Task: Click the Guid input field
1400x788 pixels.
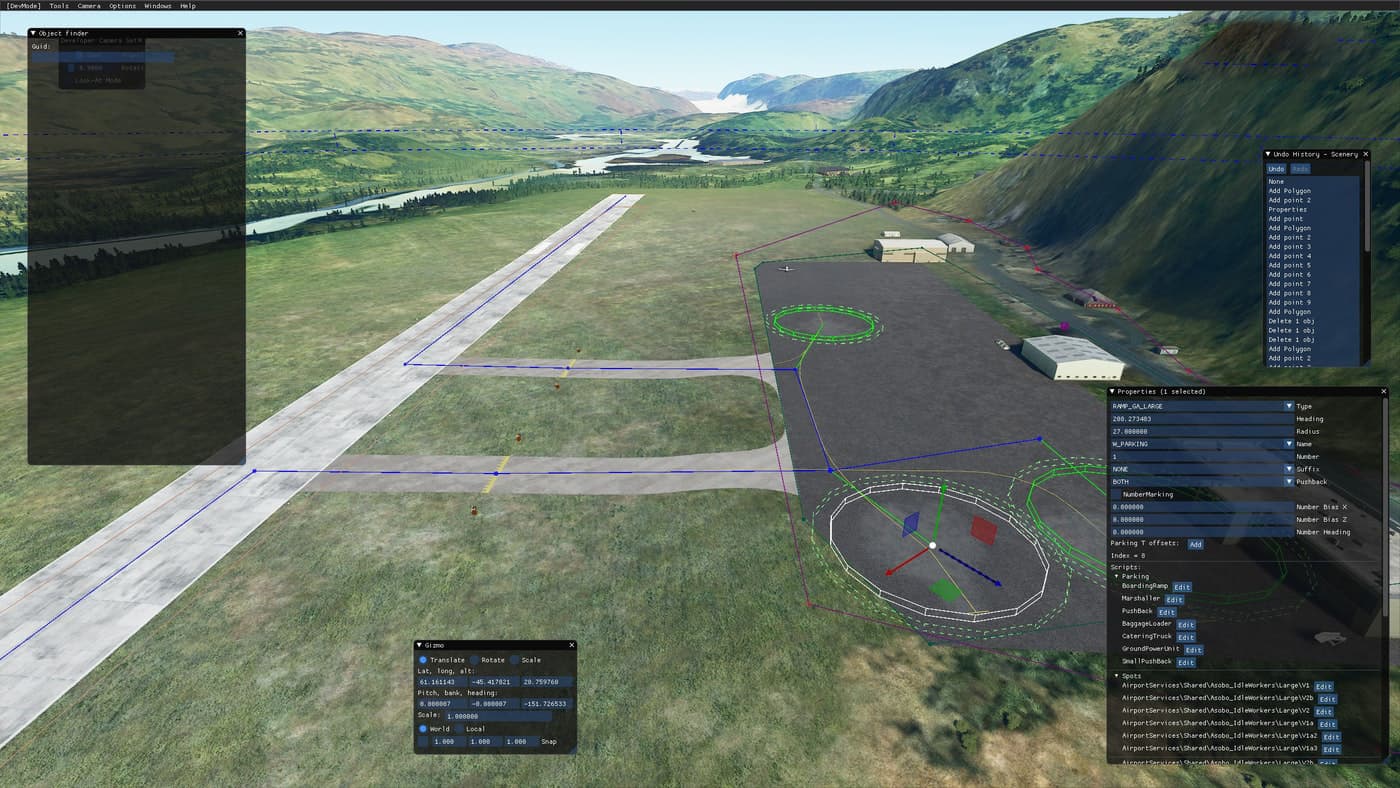Action: tap(102, 57)
